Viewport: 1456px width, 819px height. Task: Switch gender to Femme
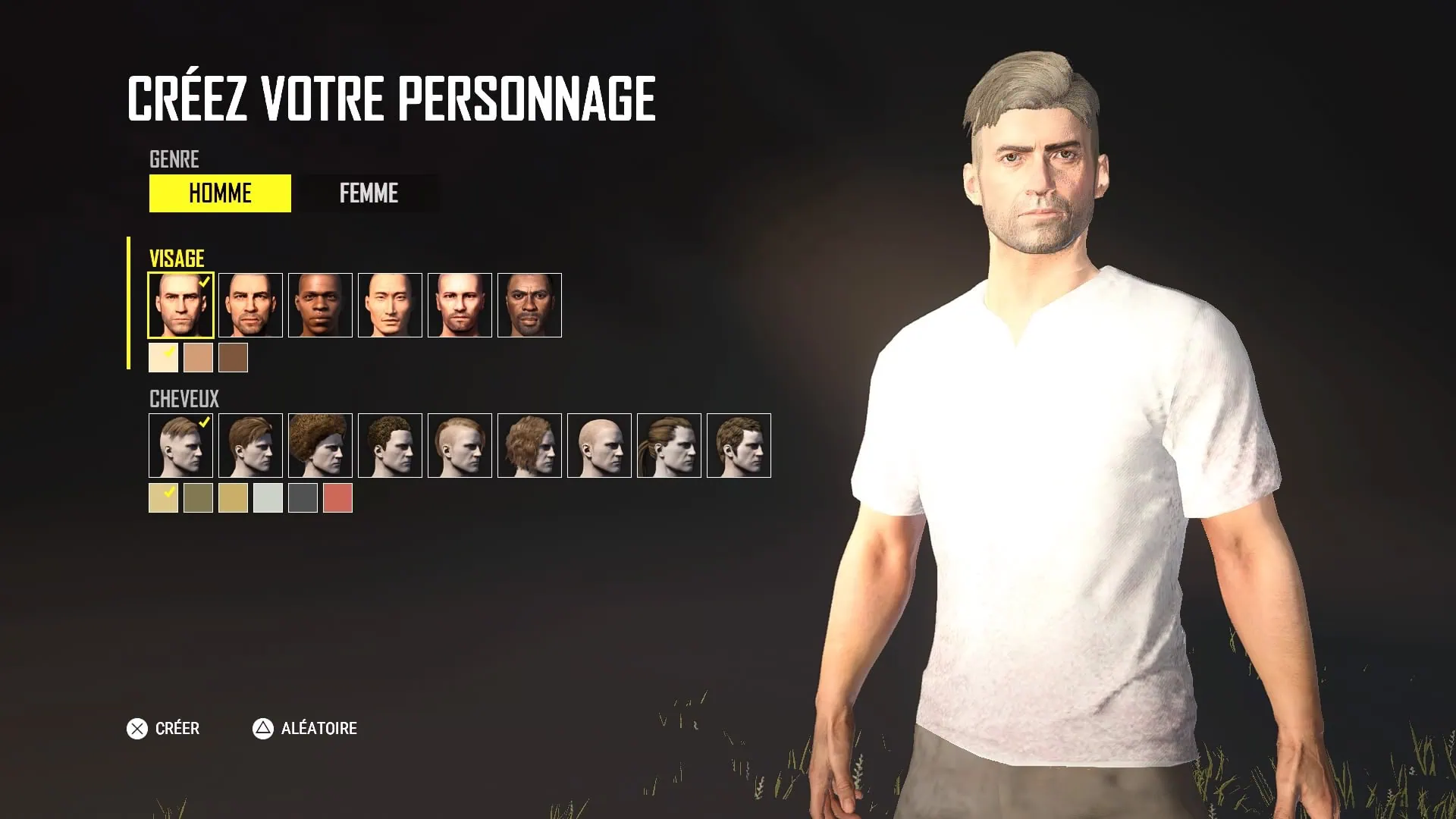pyautogui.click(x=369, y=193)
